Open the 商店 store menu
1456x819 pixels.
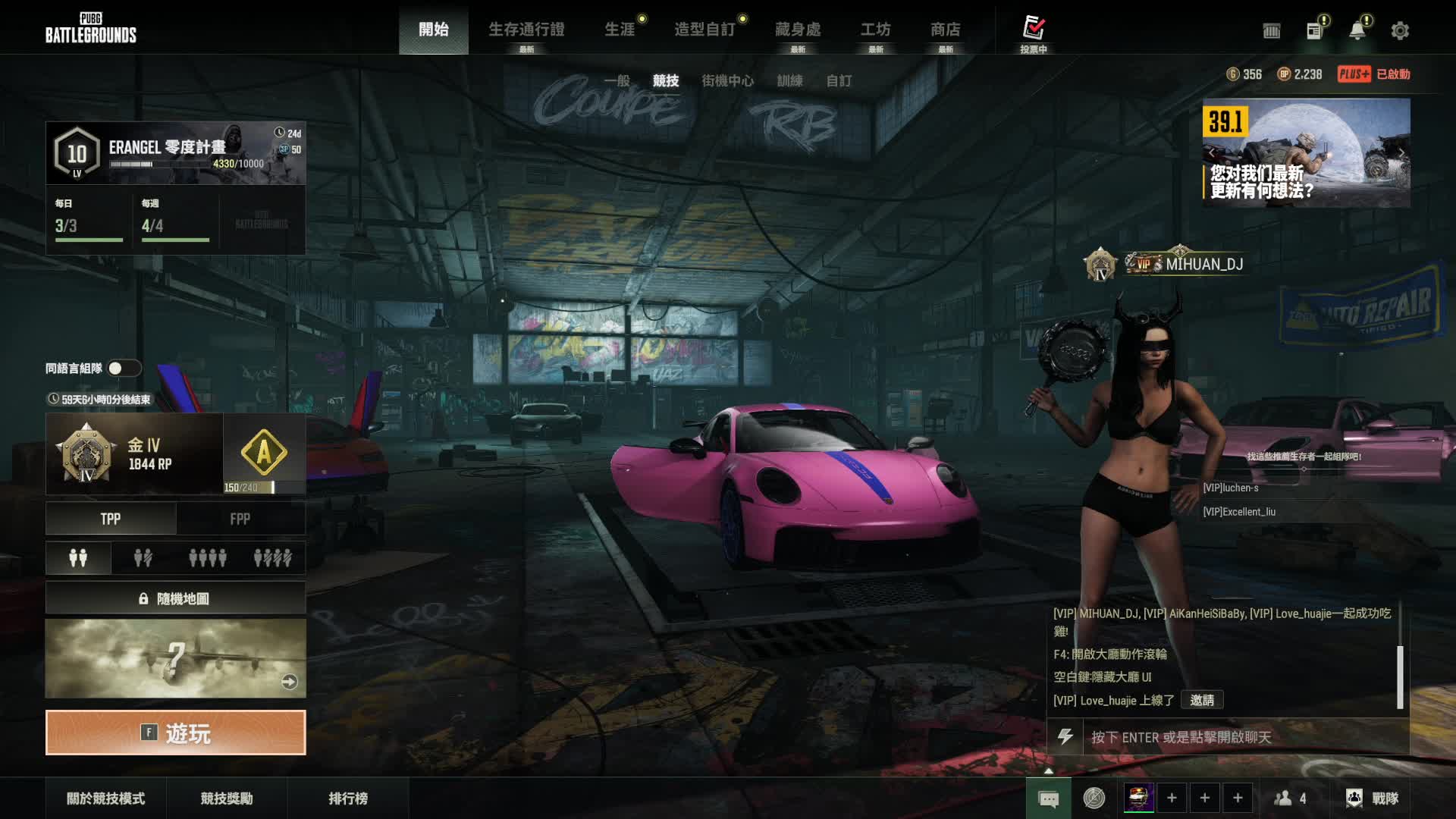(945, 30)
